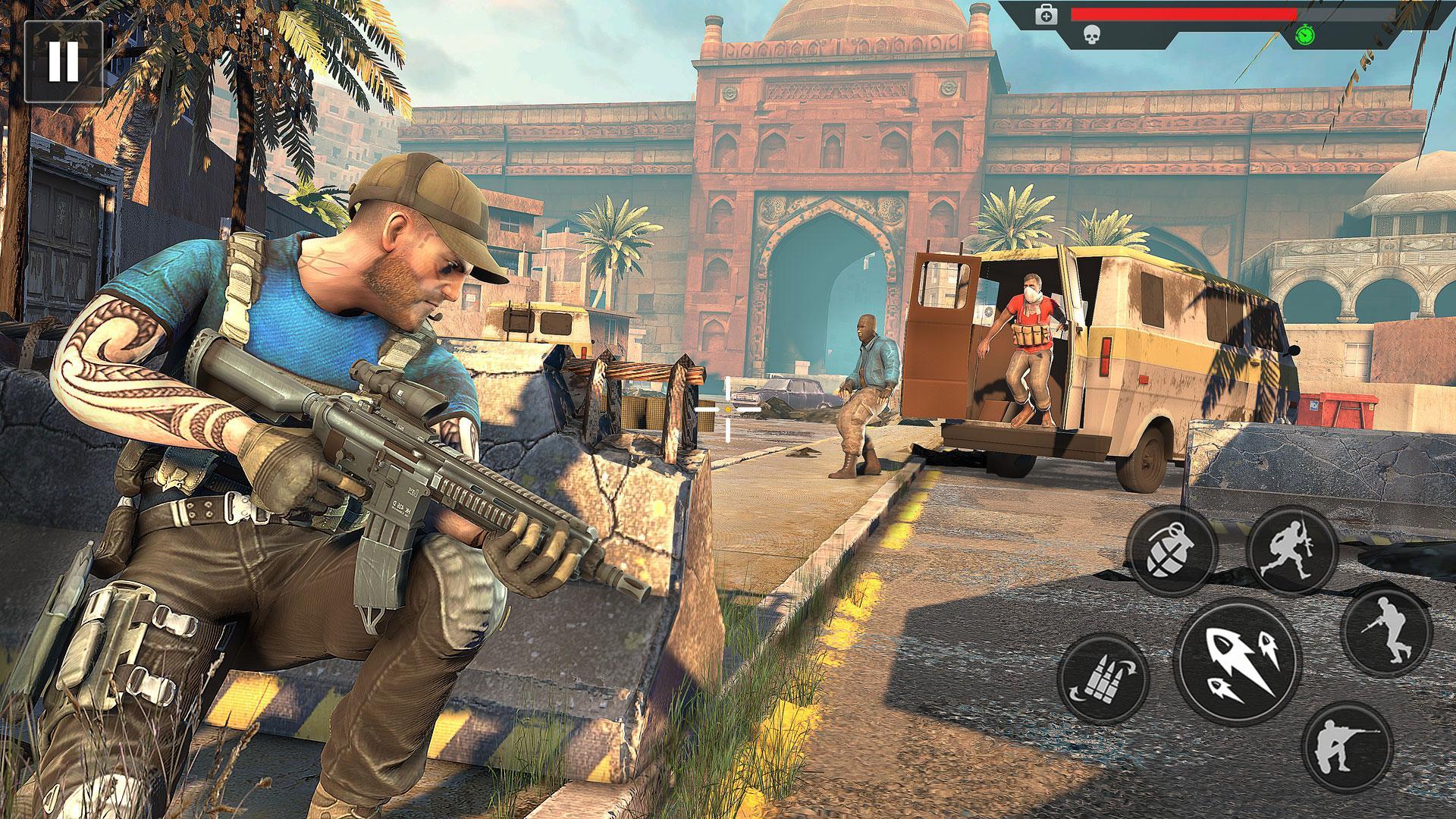
Task: Switch to the kneeling soldier stance
Action: pyautogui.click(x=1347, y=746)
